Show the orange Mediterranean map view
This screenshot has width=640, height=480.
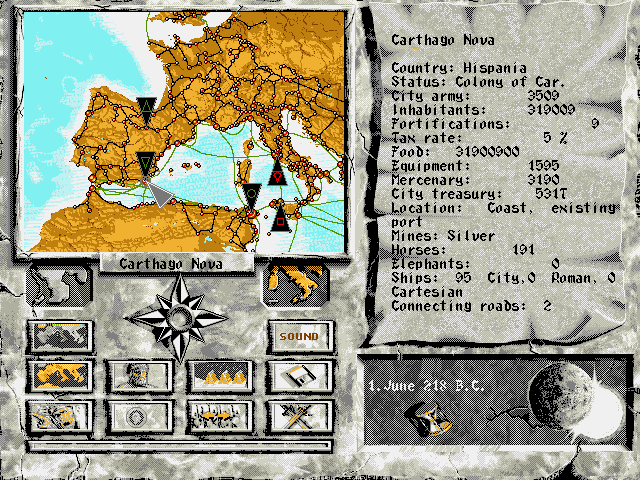point(62,376)
